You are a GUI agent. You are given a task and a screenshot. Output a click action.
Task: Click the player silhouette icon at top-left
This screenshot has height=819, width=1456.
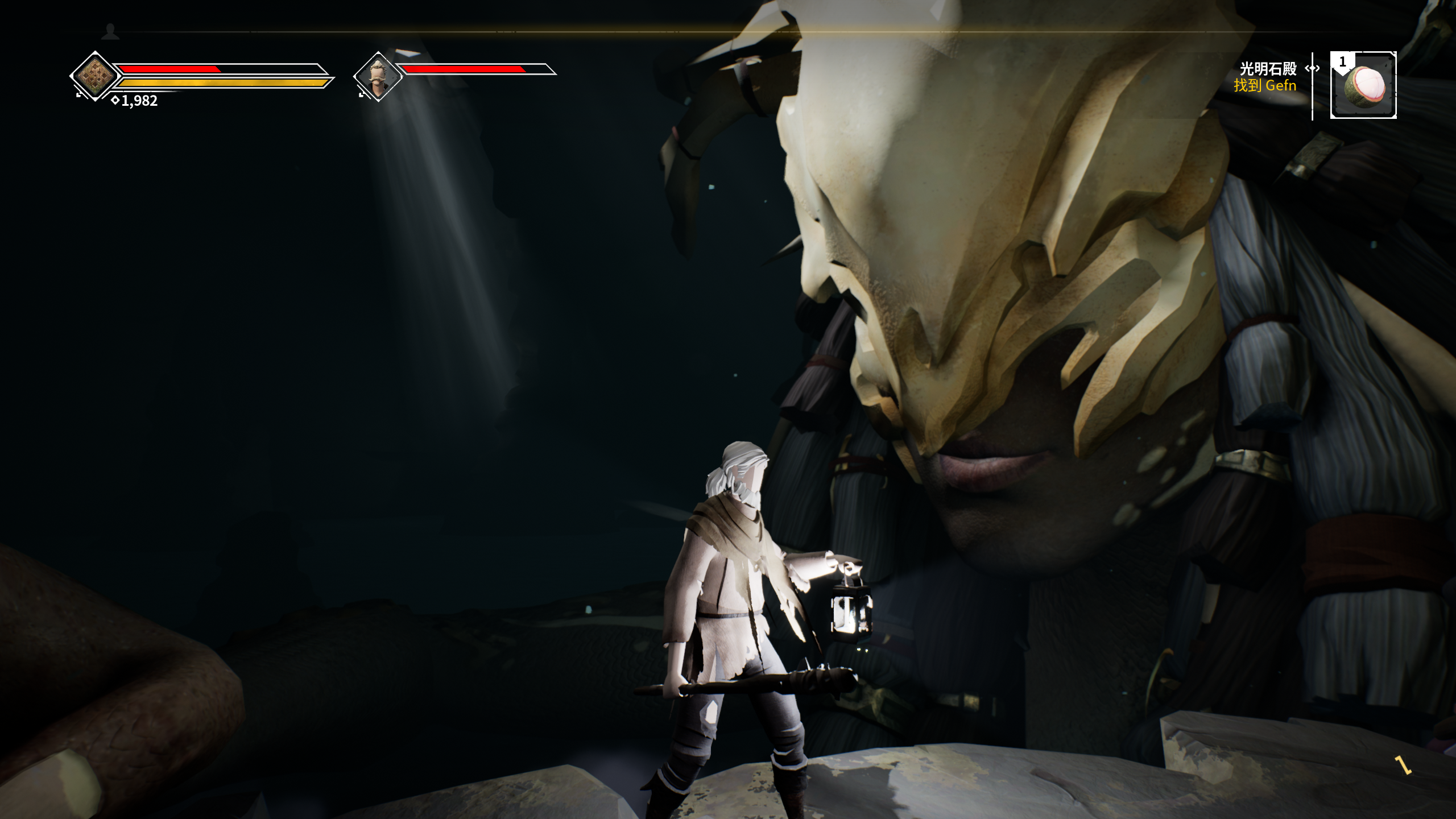point(111,32)
